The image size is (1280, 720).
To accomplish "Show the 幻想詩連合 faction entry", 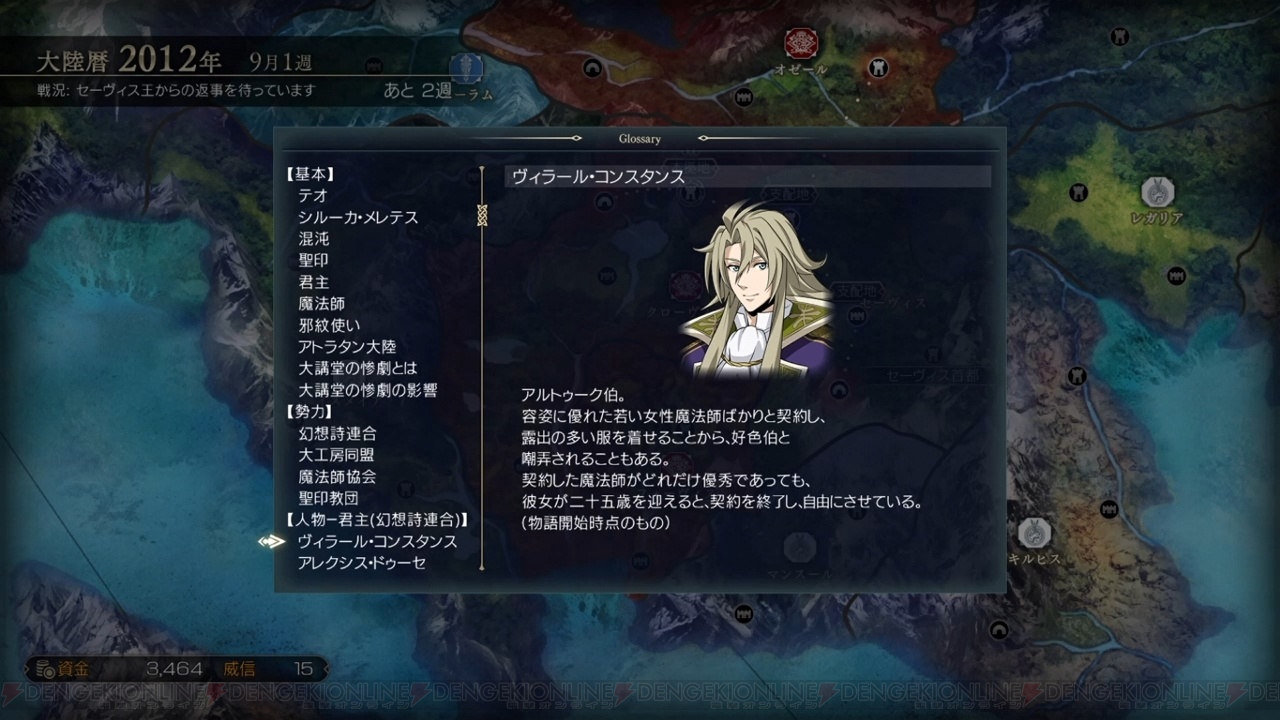I will 337,434.
